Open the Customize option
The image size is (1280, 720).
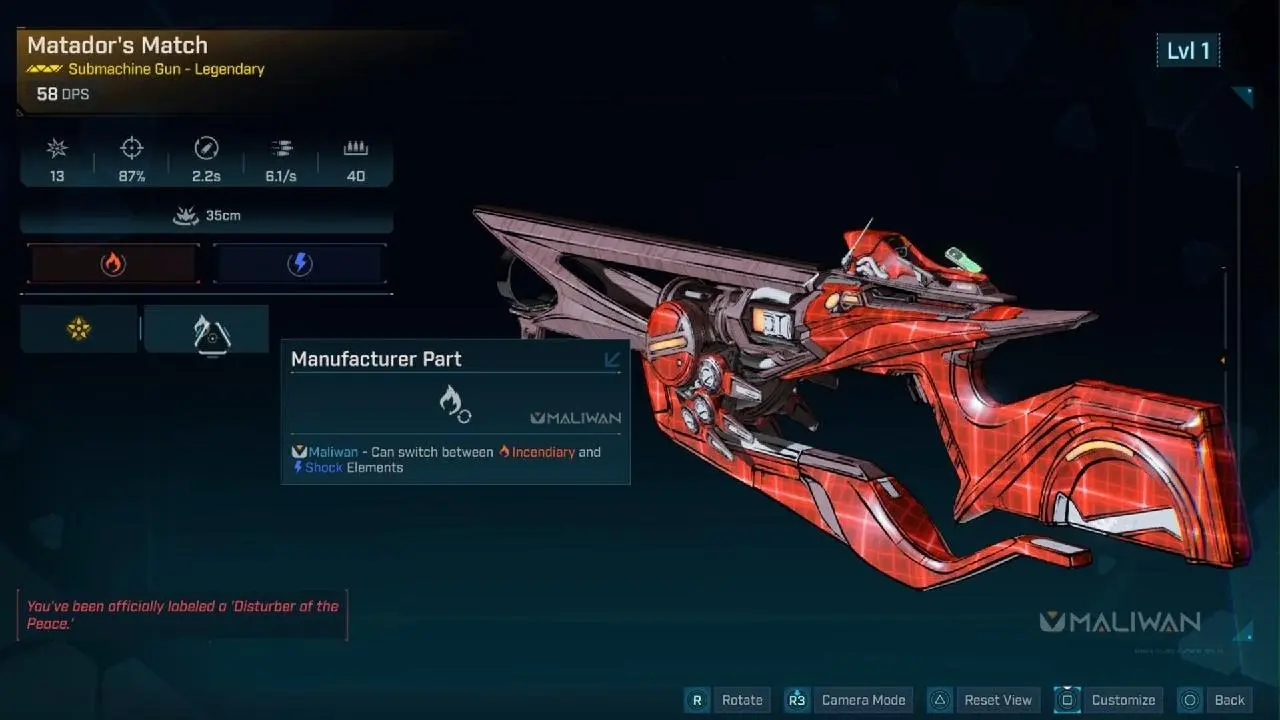[x=1109, y=700]
